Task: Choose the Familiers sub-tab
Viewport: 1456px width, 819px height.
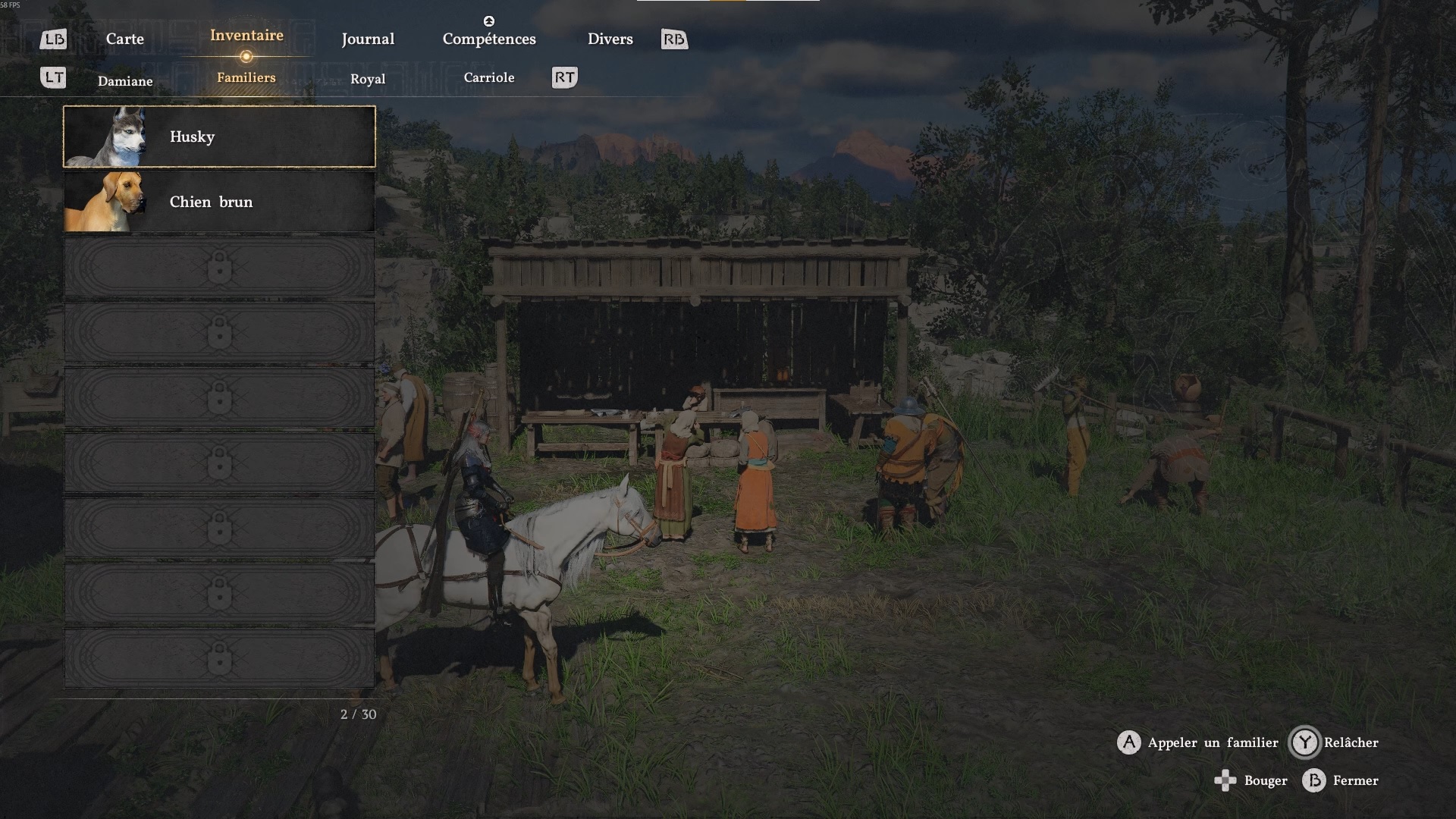Action: point(246,77)
